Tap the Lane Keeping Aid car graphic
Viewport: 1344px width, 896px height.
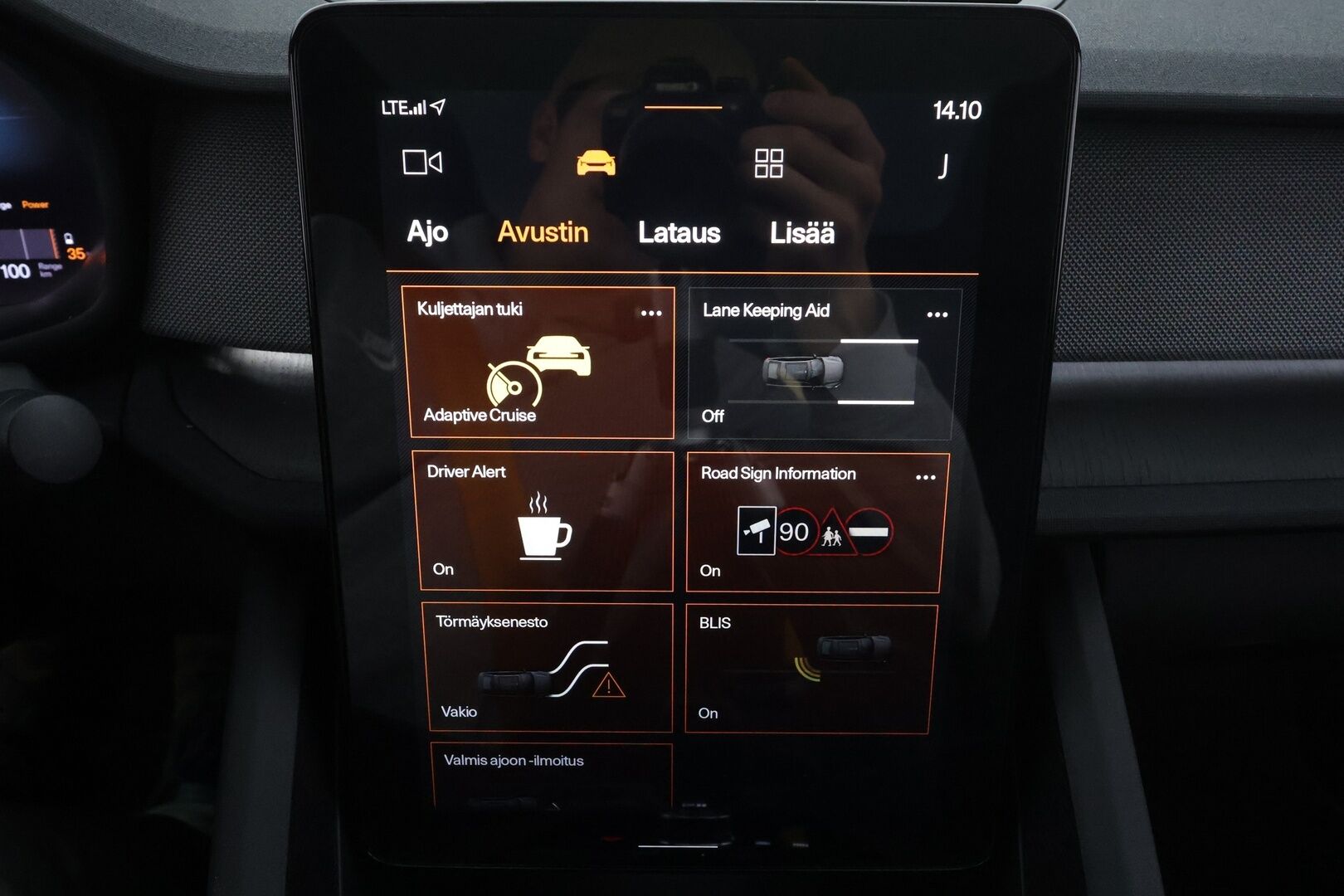click(x=805, y=370)
